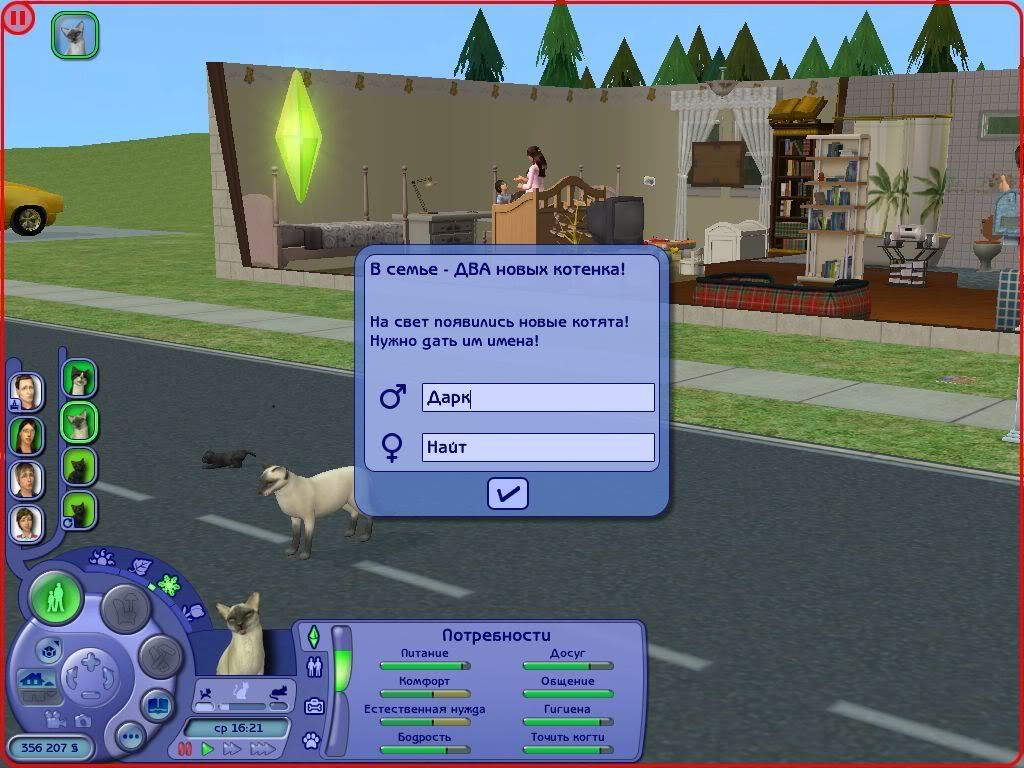Open the storytelling album book button
The image size is (1024, 768).
(157, 706)
